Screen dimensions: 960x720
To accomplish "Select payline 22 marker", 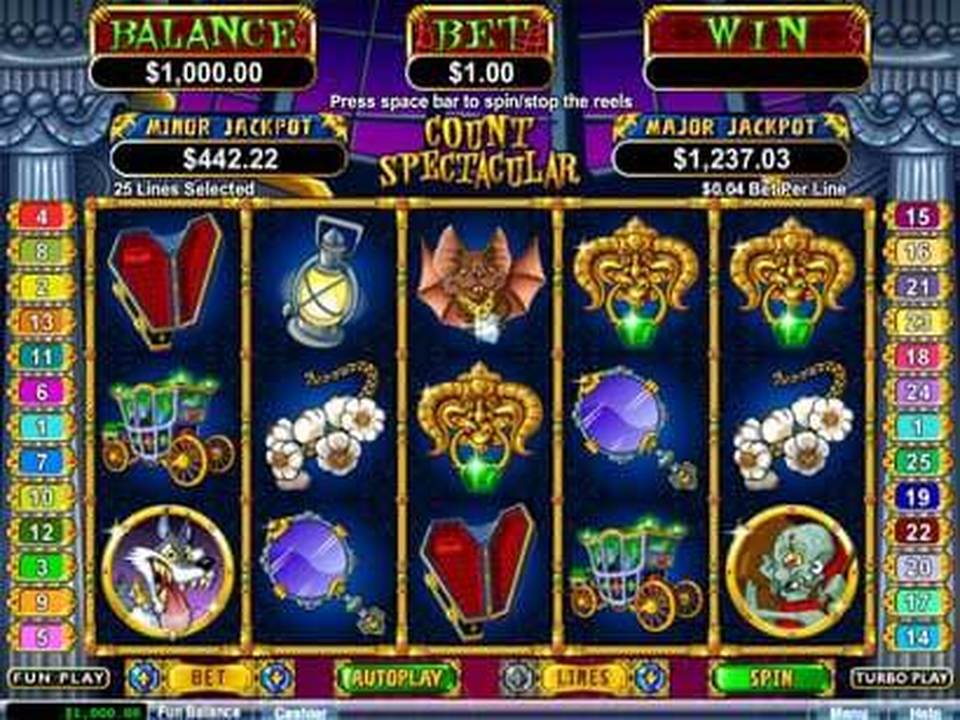I will (x=917, y=531).
